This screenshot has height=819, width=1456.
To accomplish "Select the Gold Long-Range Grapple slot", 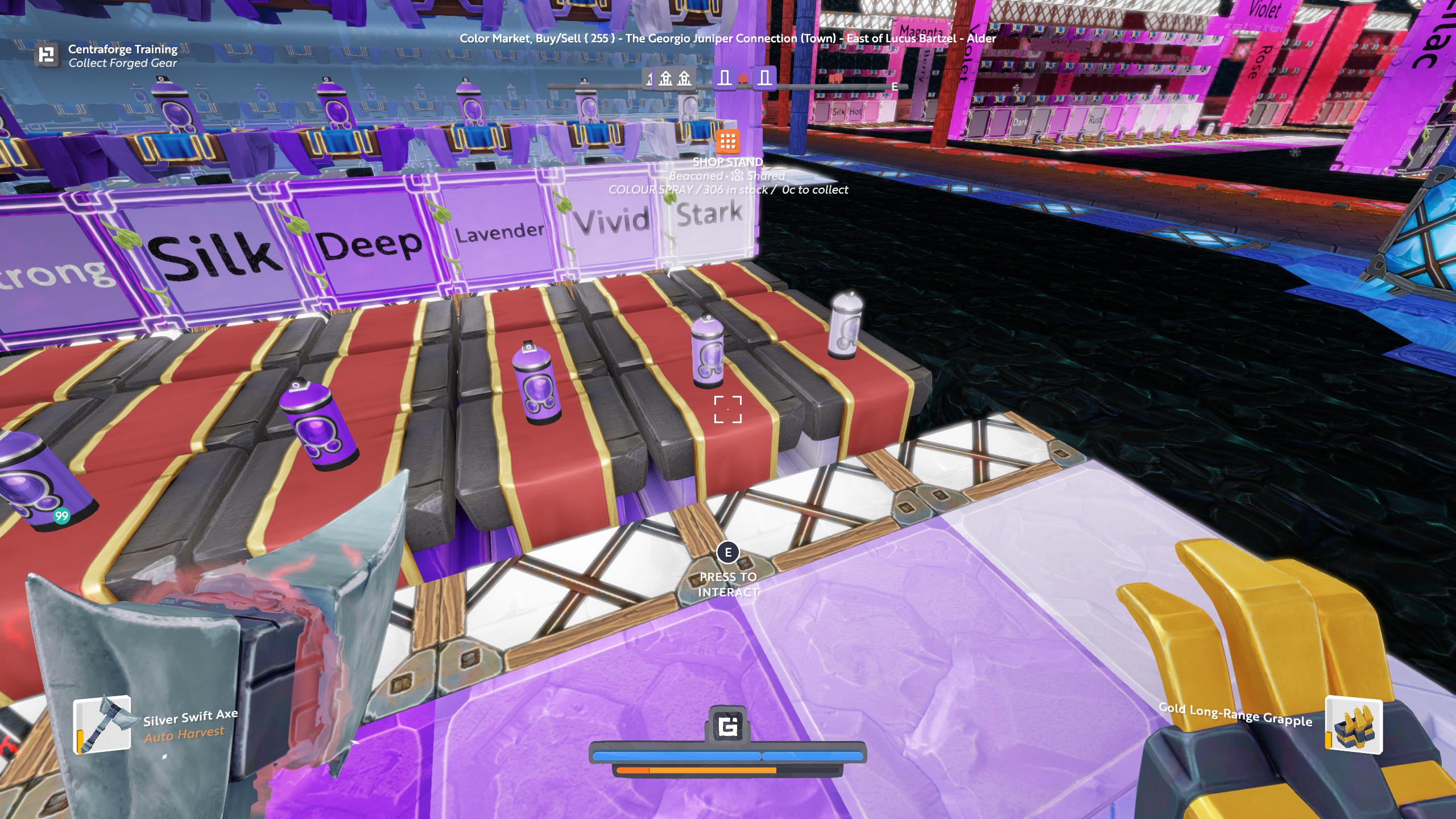I will click(x=1354, y=725).
